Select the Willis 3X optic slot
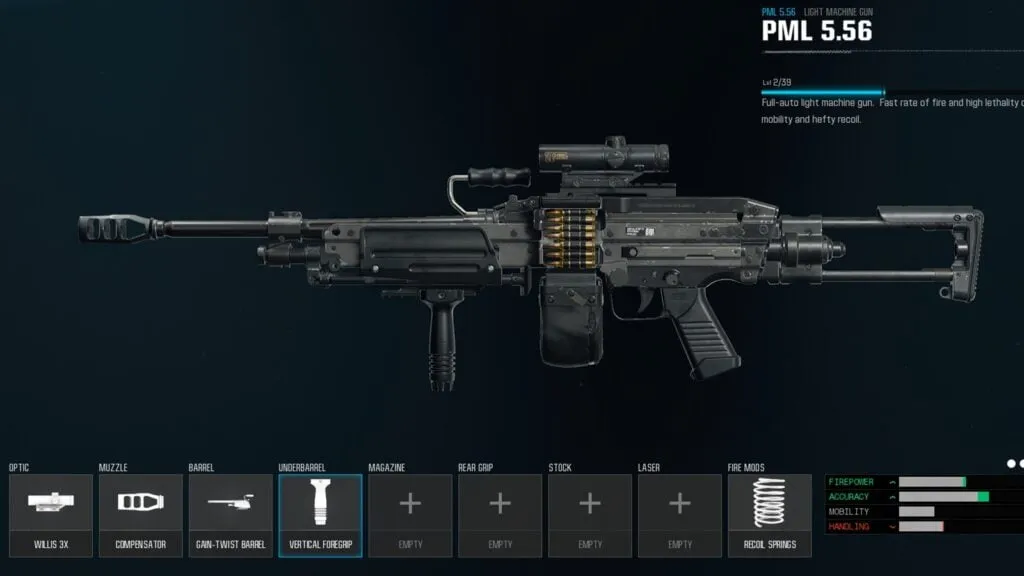This screenshot has height=576, width=1024. 50,515
